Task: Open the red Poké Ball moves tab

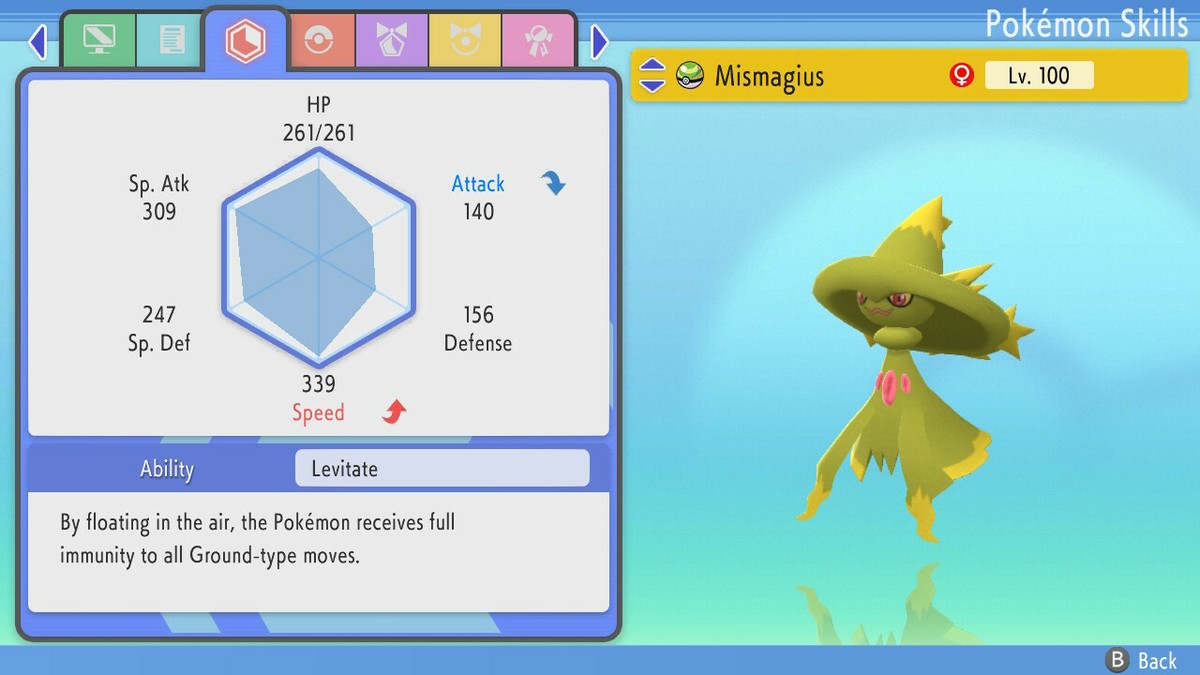Action: (x=318, y=41)
